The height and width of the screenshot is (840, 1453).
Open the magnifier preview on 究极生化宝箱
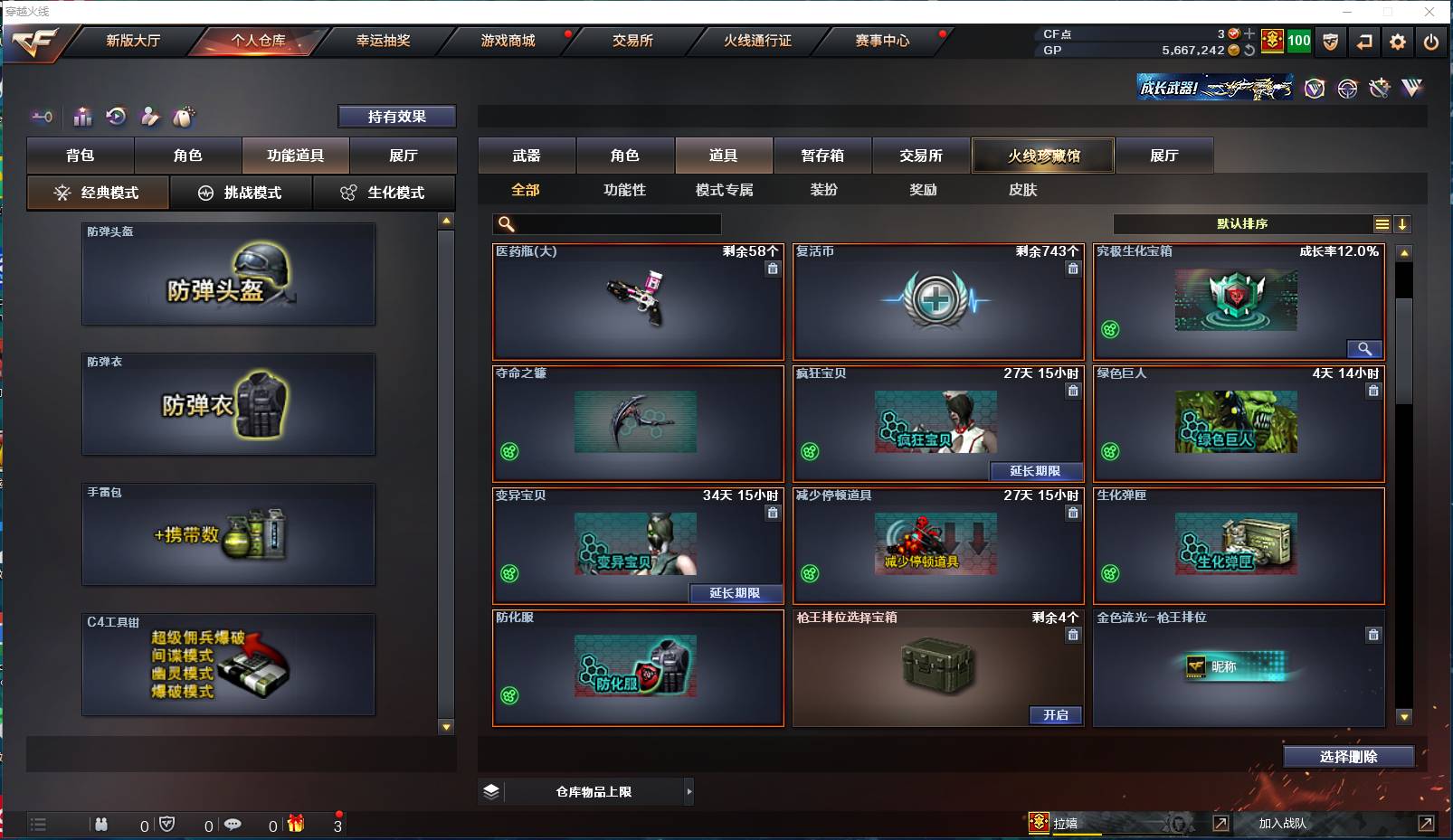click(x=1365, y=349)
